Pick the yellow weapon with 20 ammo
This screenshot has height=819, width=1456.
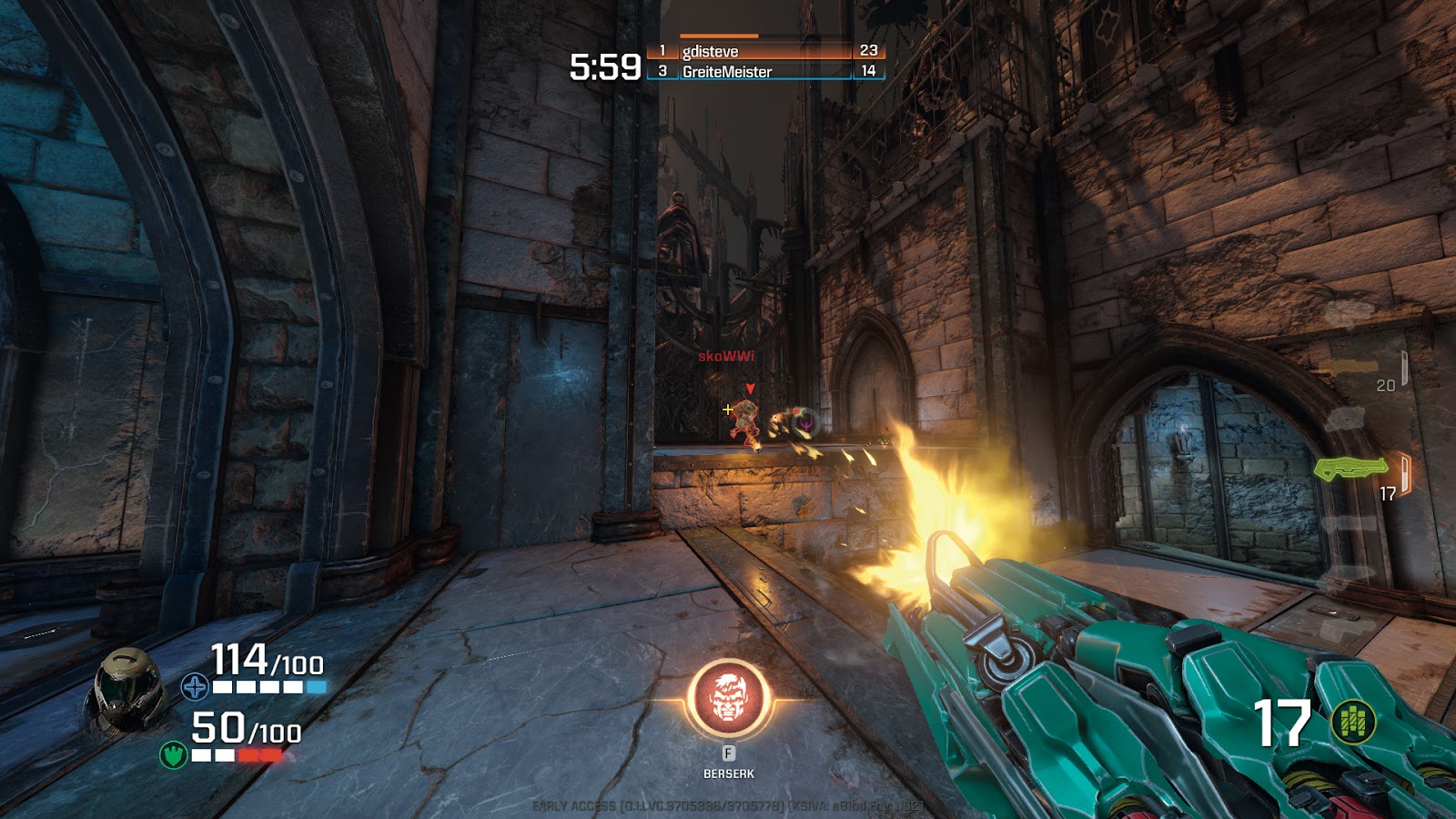tap(1349, 367)
